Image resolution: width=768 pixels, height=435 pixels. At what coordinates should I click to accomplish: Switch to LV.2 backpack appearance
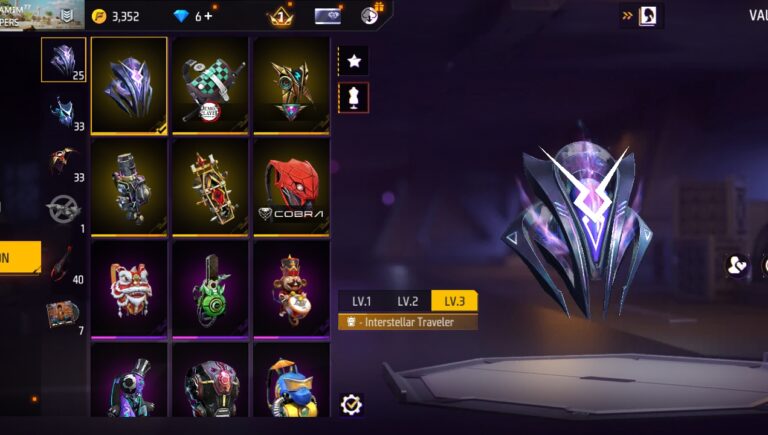(407, 301)
